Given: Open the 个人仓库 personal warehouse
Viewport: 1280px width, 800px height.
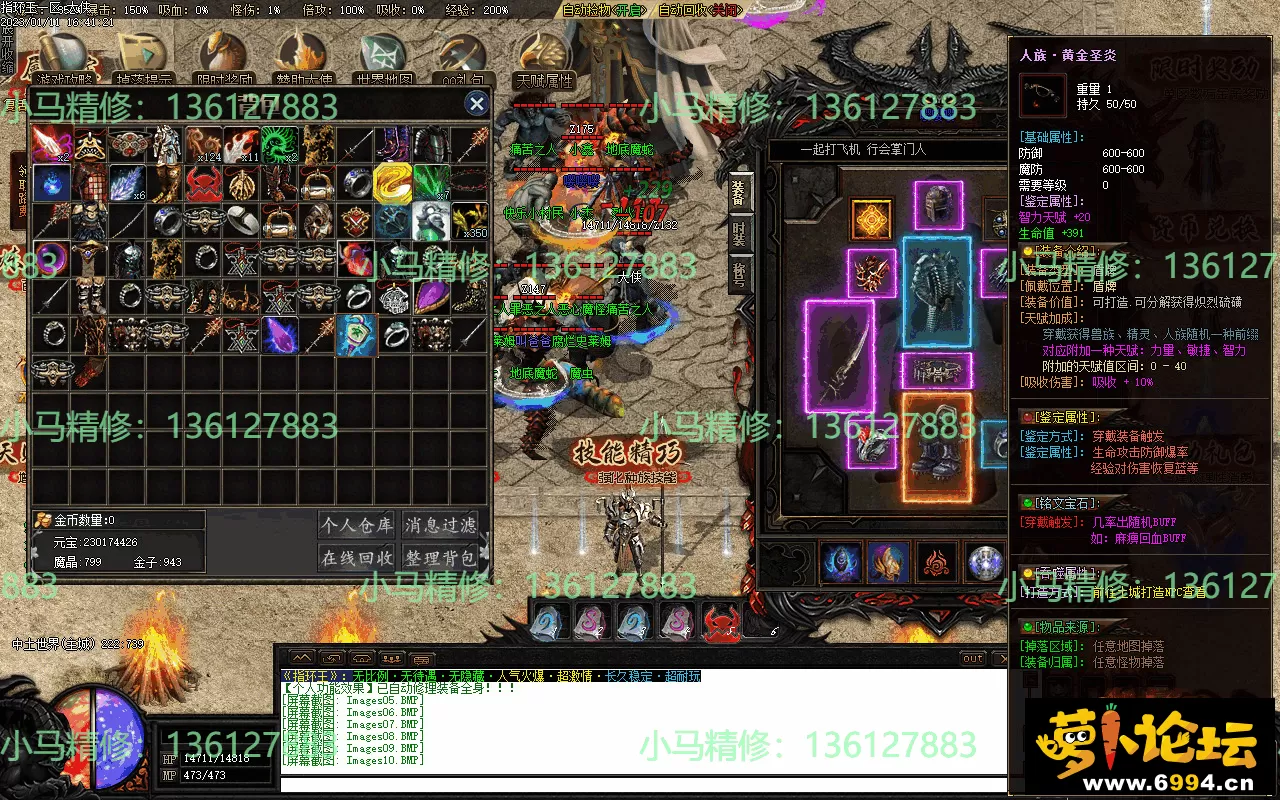Looking at the screenshot, I should [x=358, y=524].
